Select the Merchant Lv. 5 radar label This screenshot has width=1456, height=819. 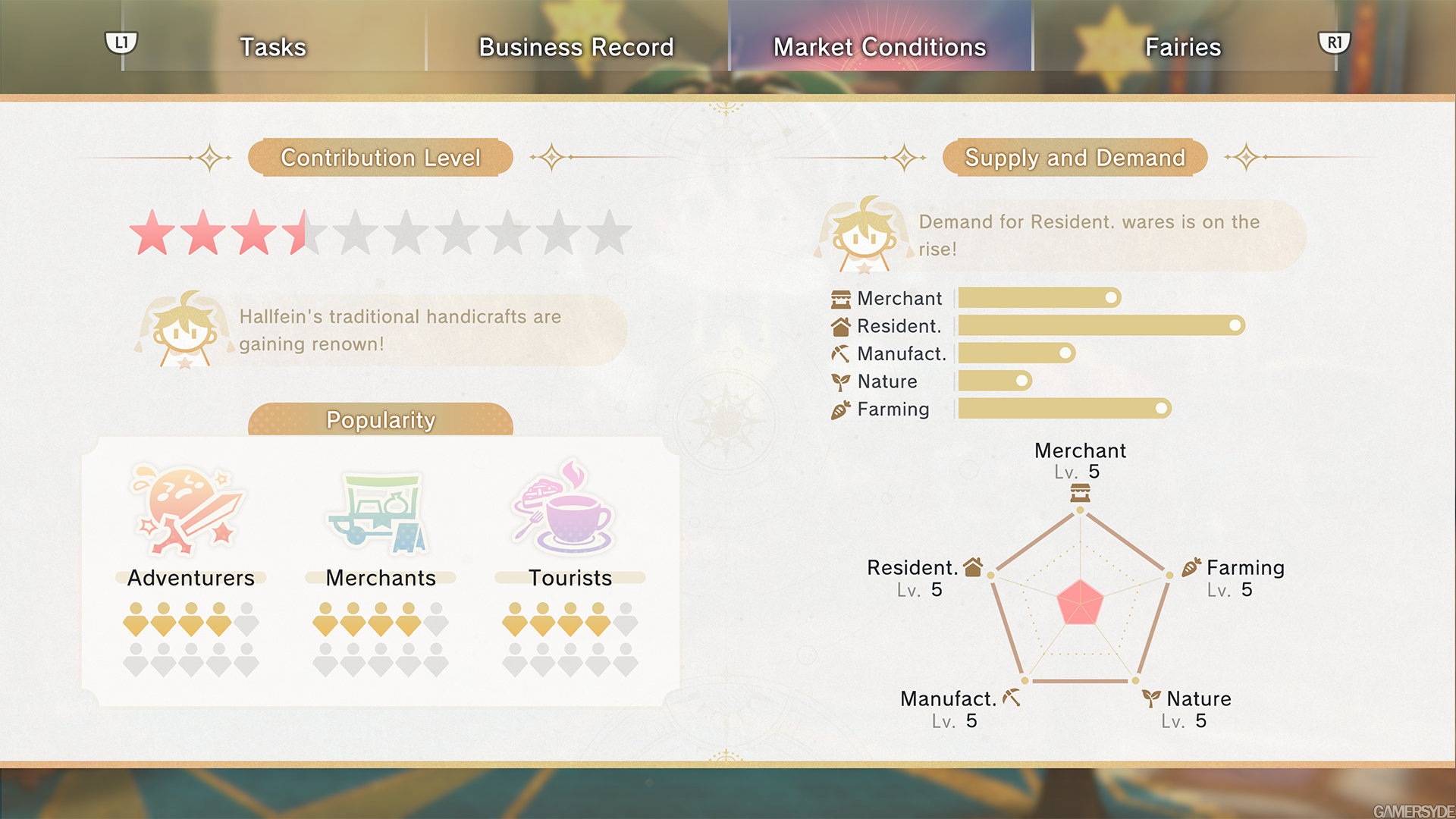click(x=1080, y=460)
